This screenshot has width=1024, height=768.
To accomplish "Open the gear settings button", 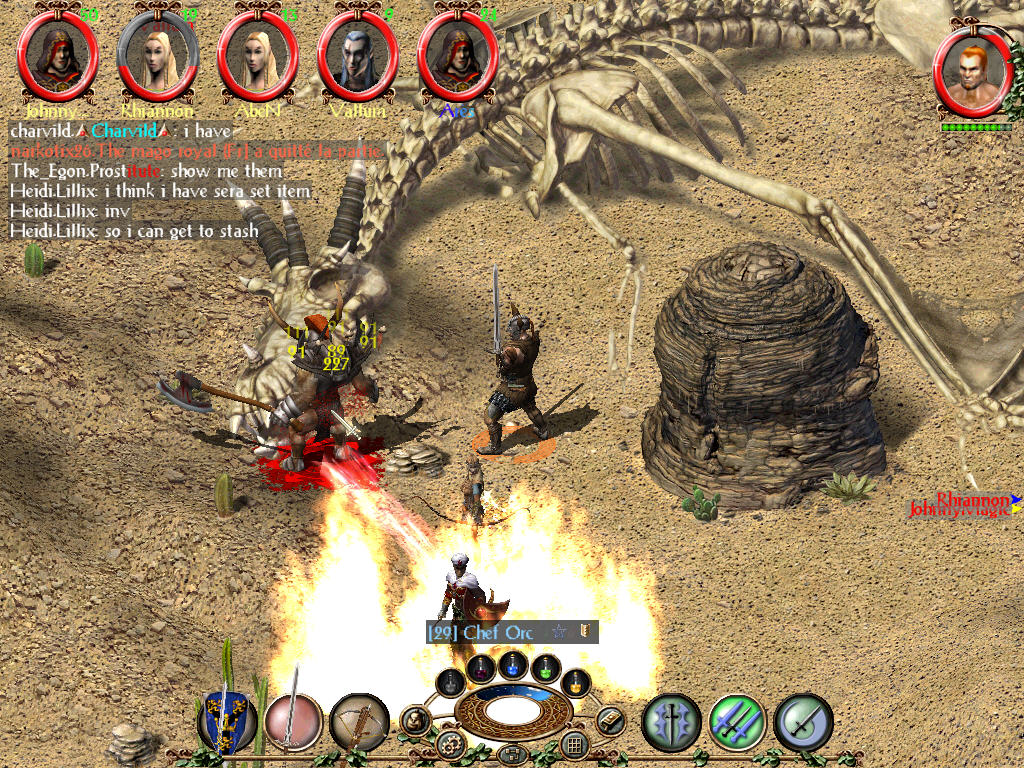I will tap(451, 744).
